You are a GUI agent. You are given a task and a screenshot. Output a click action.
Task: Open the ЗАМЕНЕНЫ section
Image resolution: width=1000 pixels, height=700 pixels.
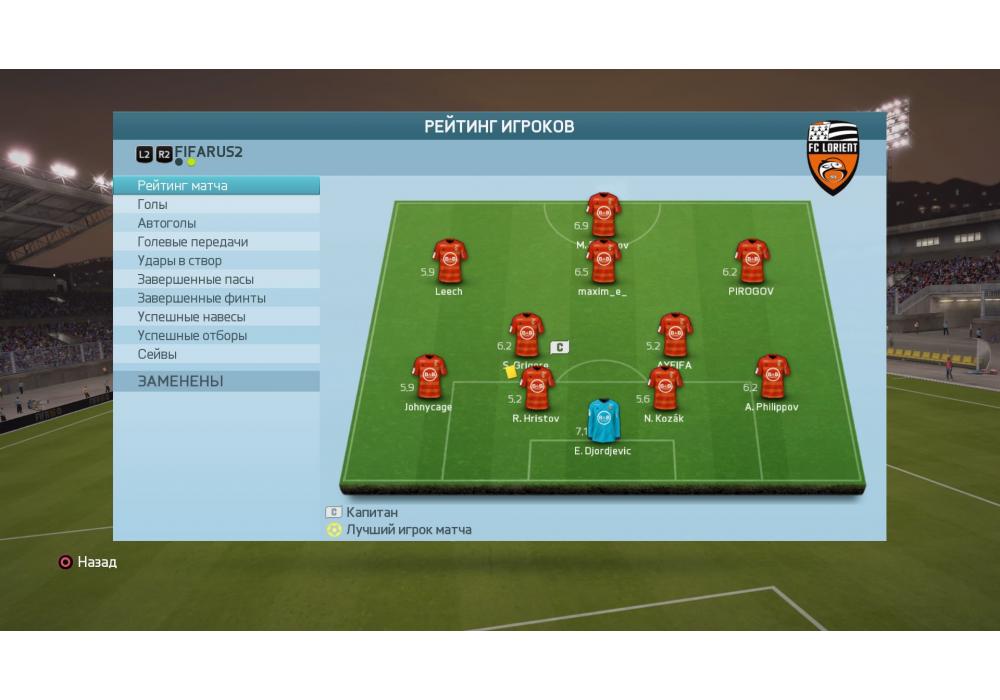(x=217, y=381)
